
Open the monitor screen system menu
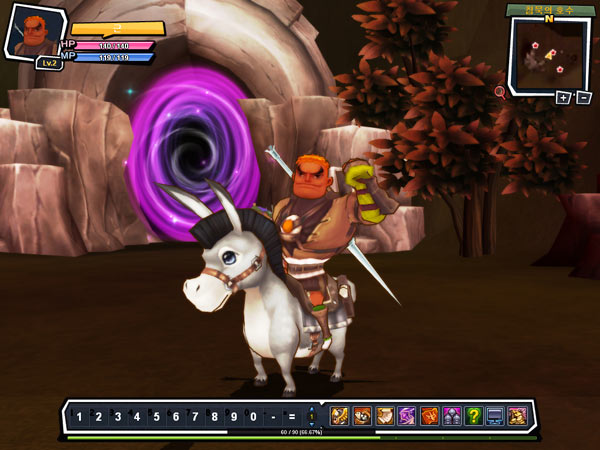(x=495, y=416)
